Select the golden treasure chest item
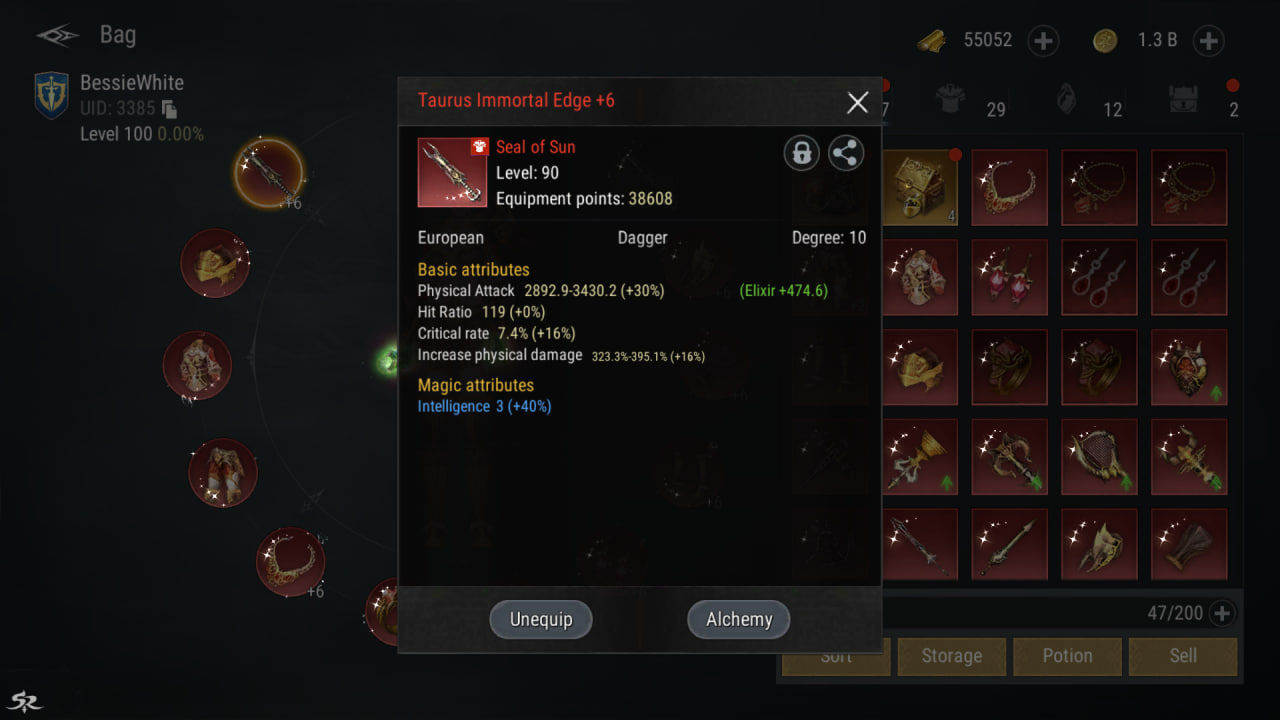 [919, 187]
